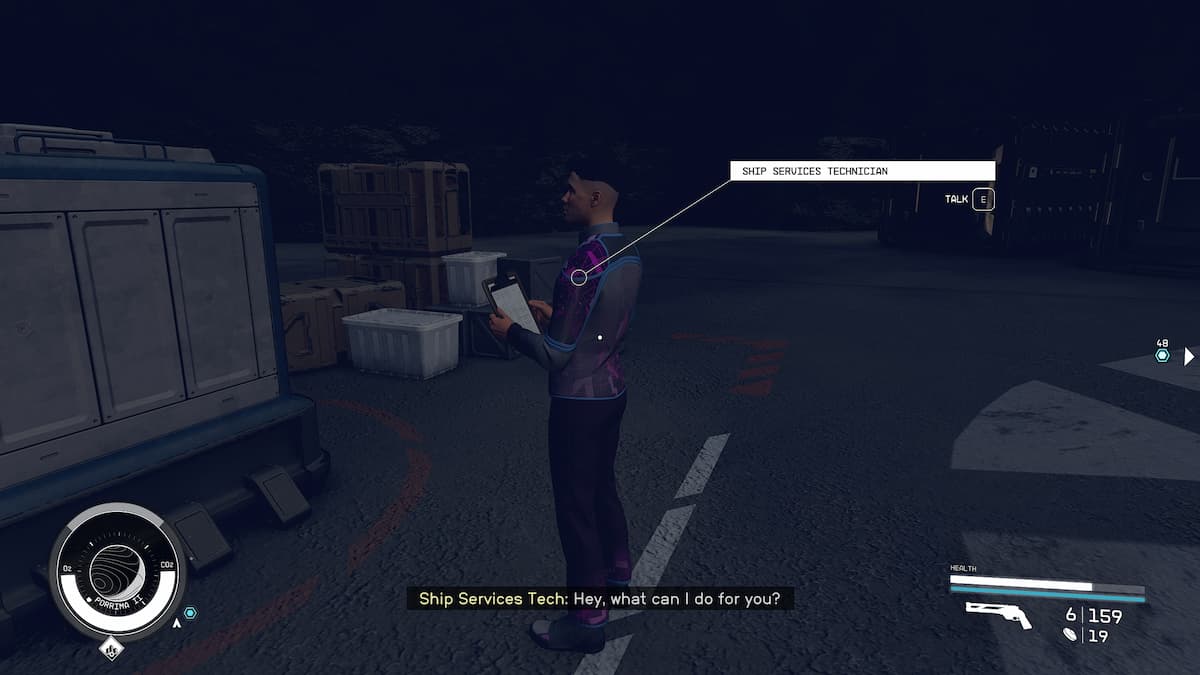Select the equipped shotgun weapon icon

pos(998,616)
